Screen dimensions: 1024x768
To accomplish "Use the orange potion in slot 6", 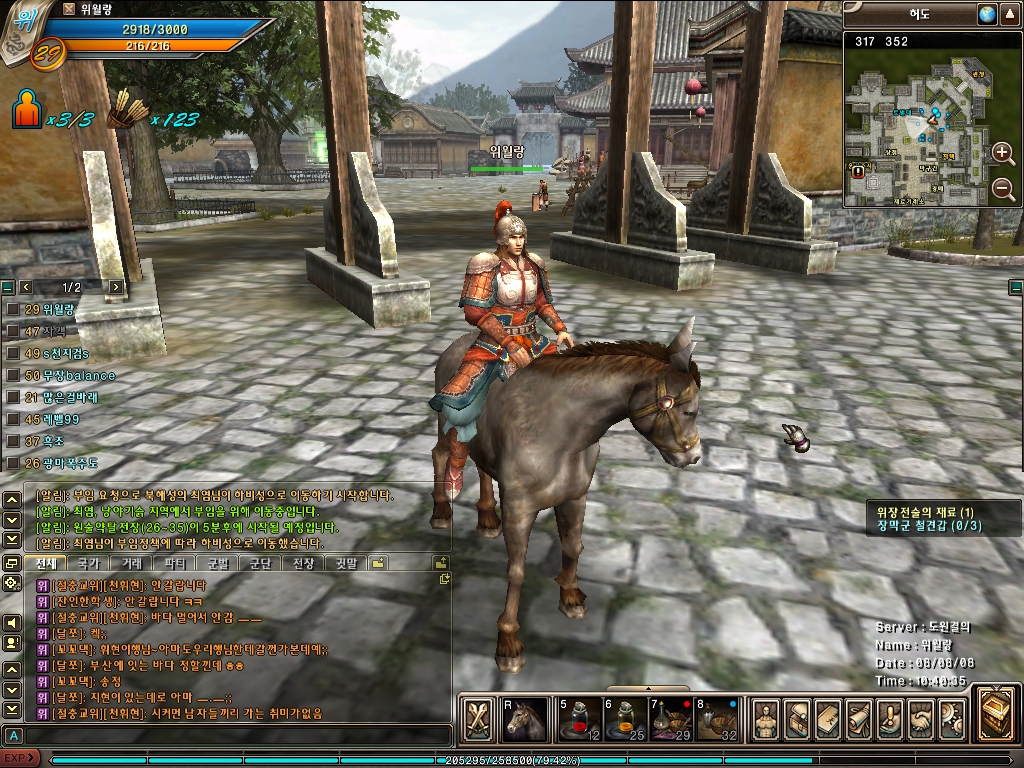I will click(625, 719).
